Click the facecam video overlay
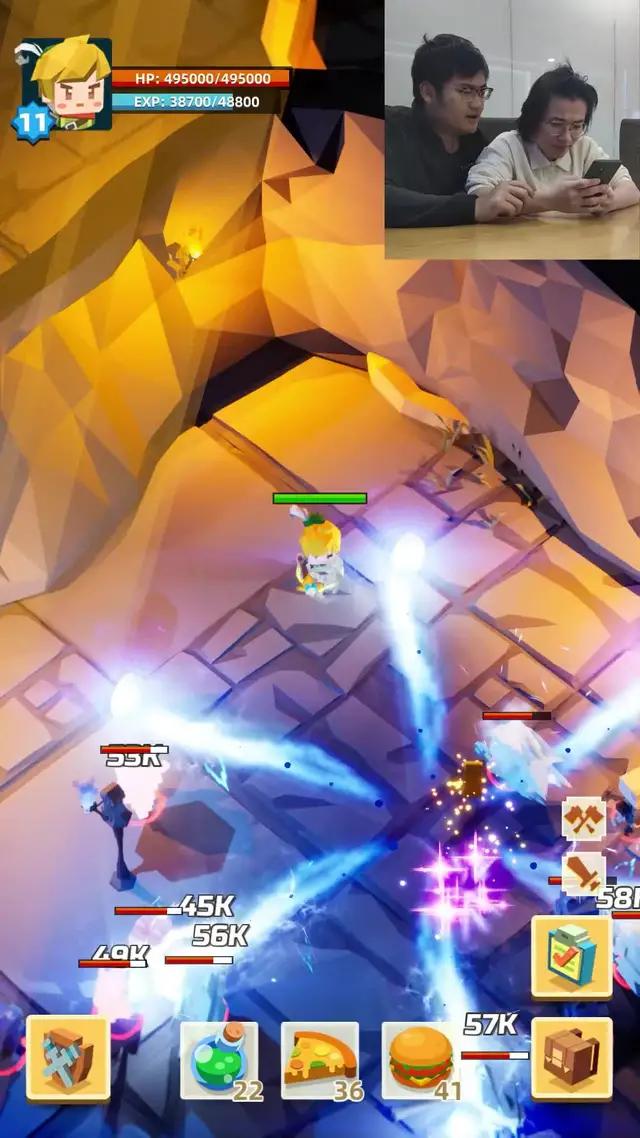640x1138 pixels. (x=512, y=130)
